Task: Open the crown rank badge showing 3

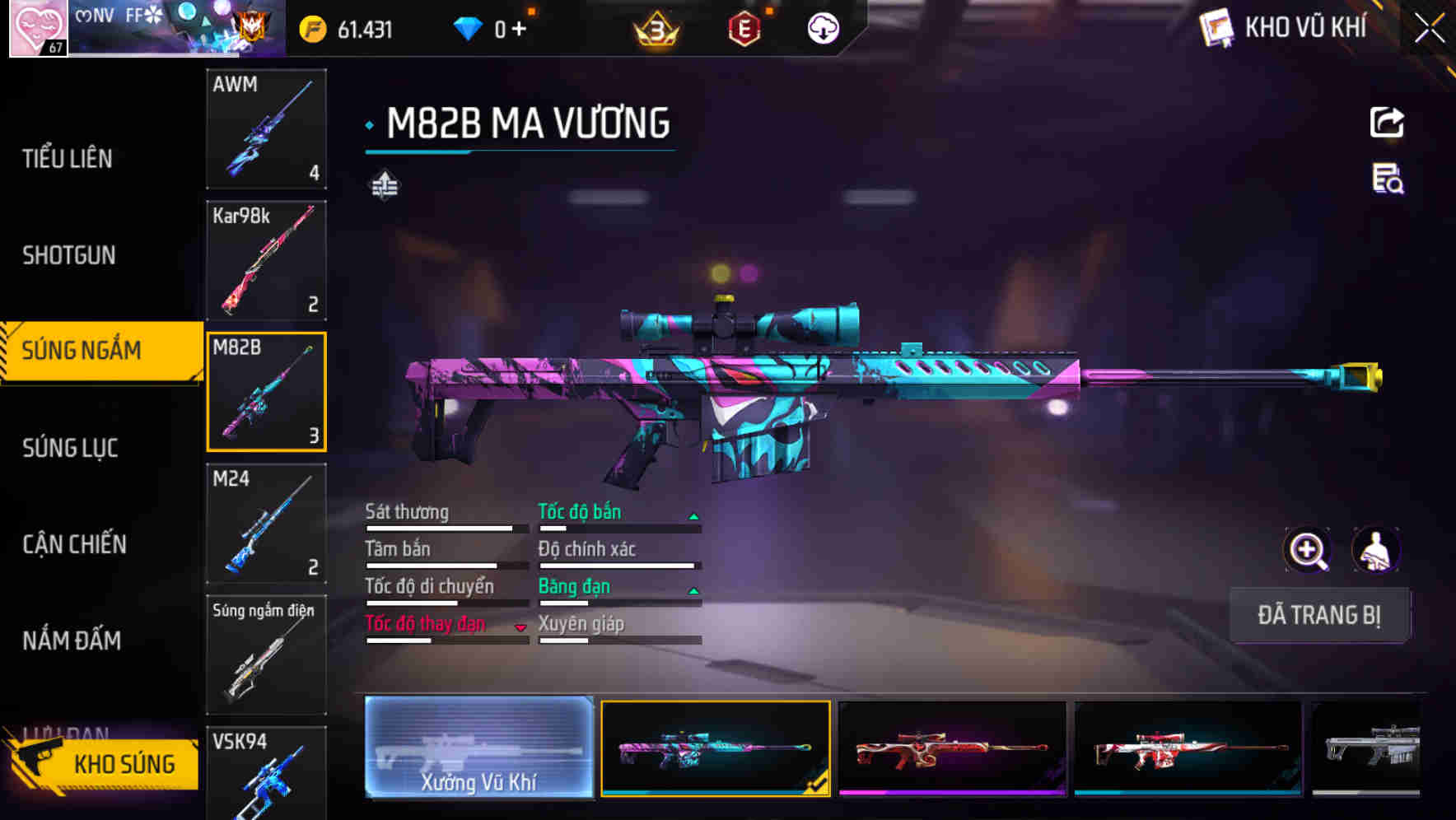Action: click(655, 27)
